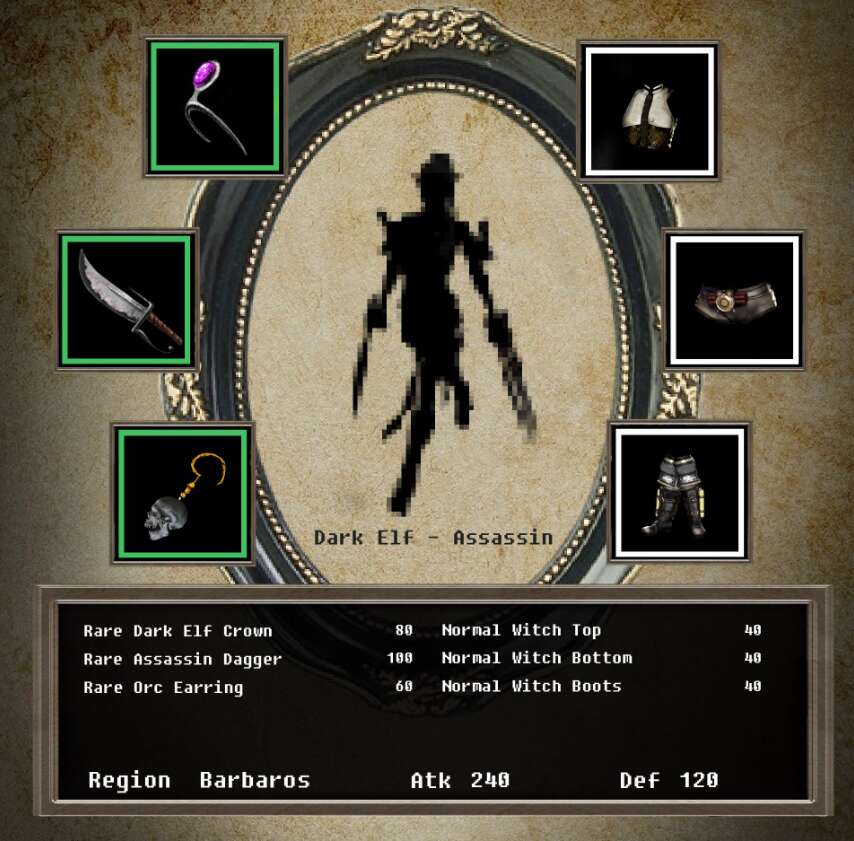The height and width of the screenshot is (841, 854).
Task: Choose the Orc skull earring slot
Action: 183,493
